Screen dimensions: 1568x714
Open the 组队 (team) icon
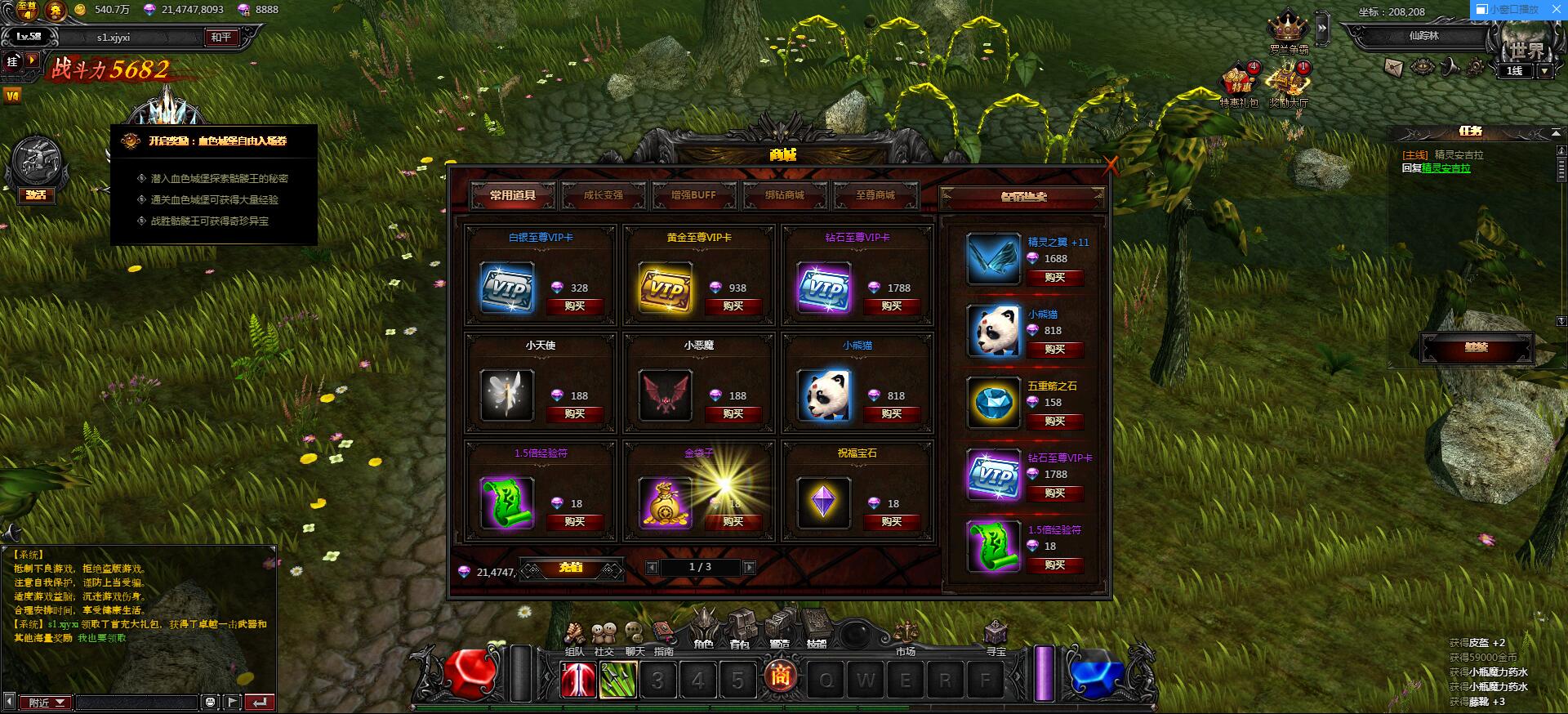(x=574, y=633)
